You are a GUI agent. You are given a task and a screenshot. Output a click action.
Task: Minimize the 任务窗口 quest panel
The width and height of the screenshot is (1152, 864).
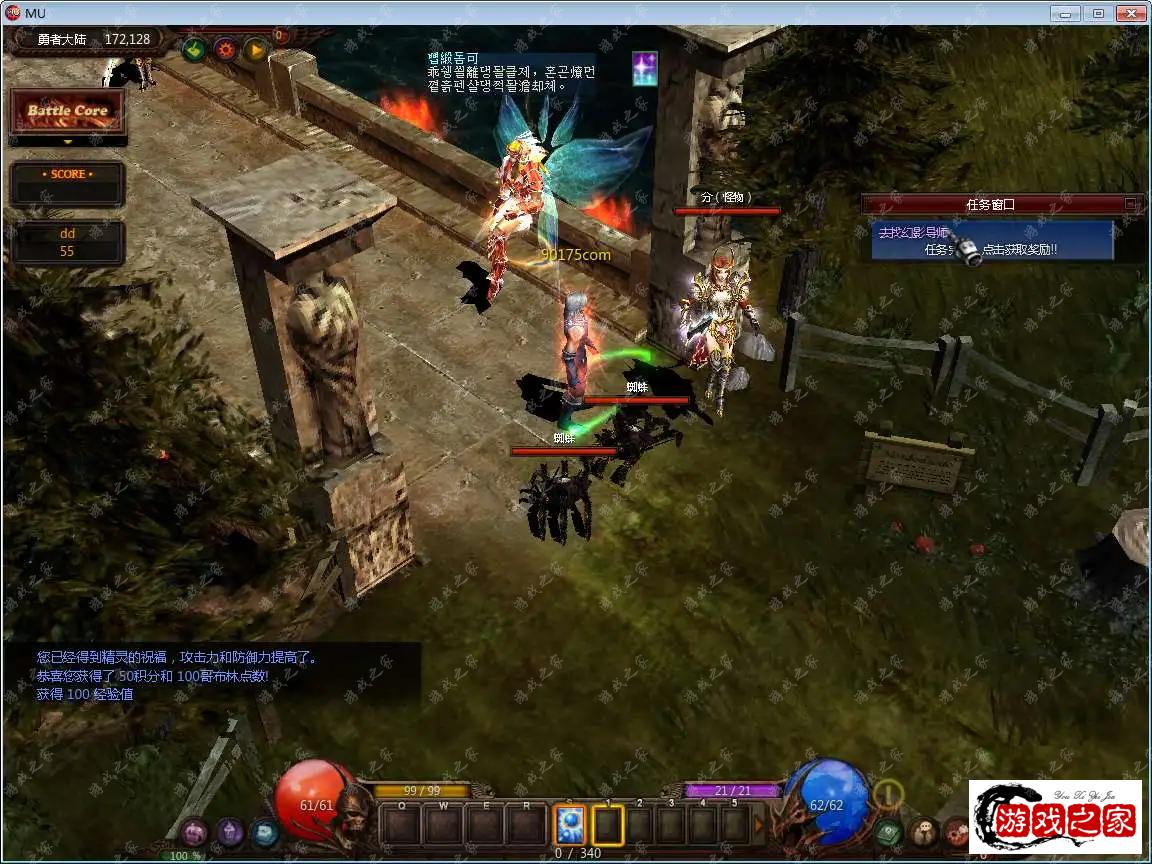point(1130,204)
